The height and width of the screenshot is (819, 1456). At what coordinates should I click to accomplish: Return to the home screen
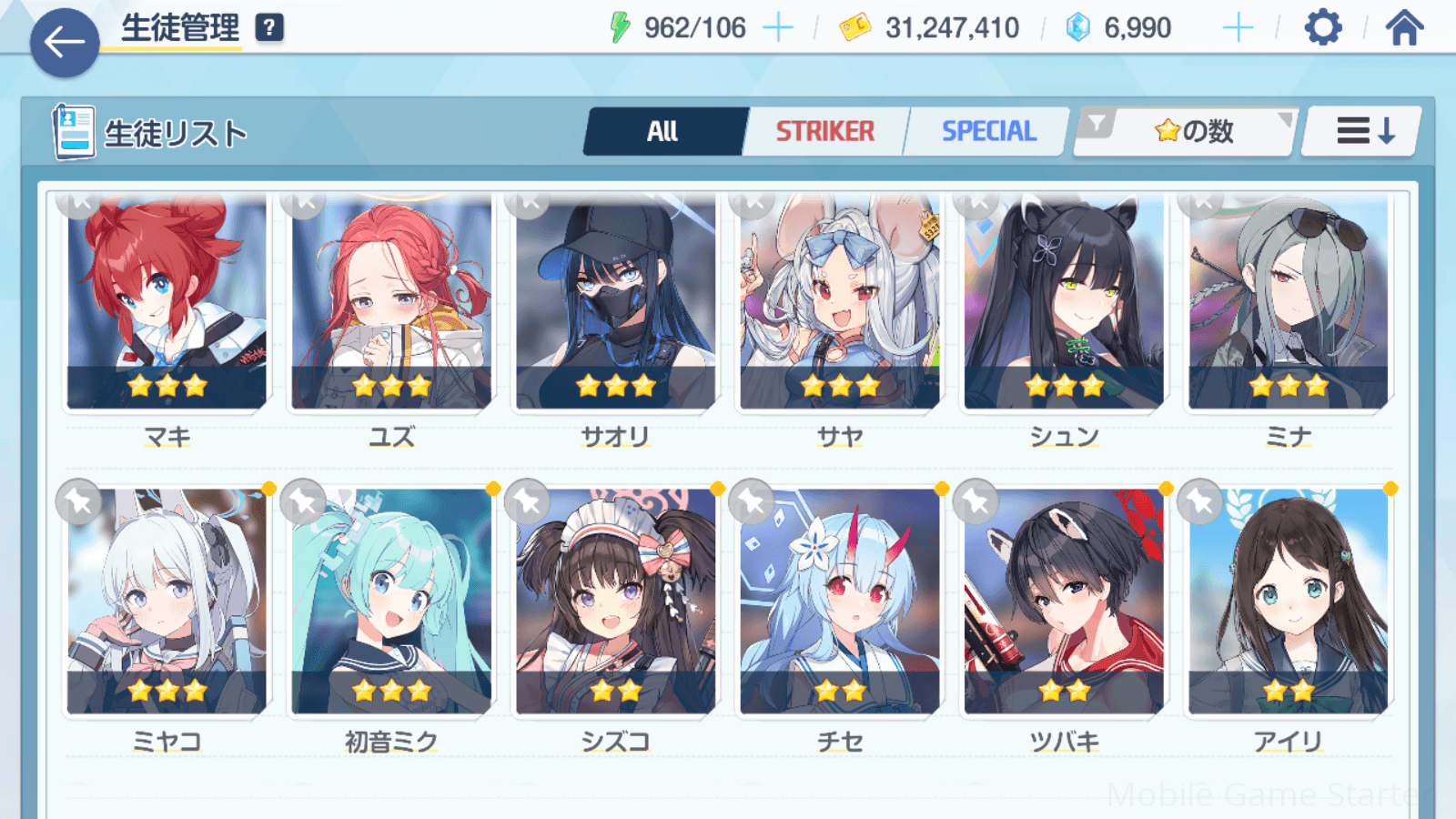point(1404,28)
